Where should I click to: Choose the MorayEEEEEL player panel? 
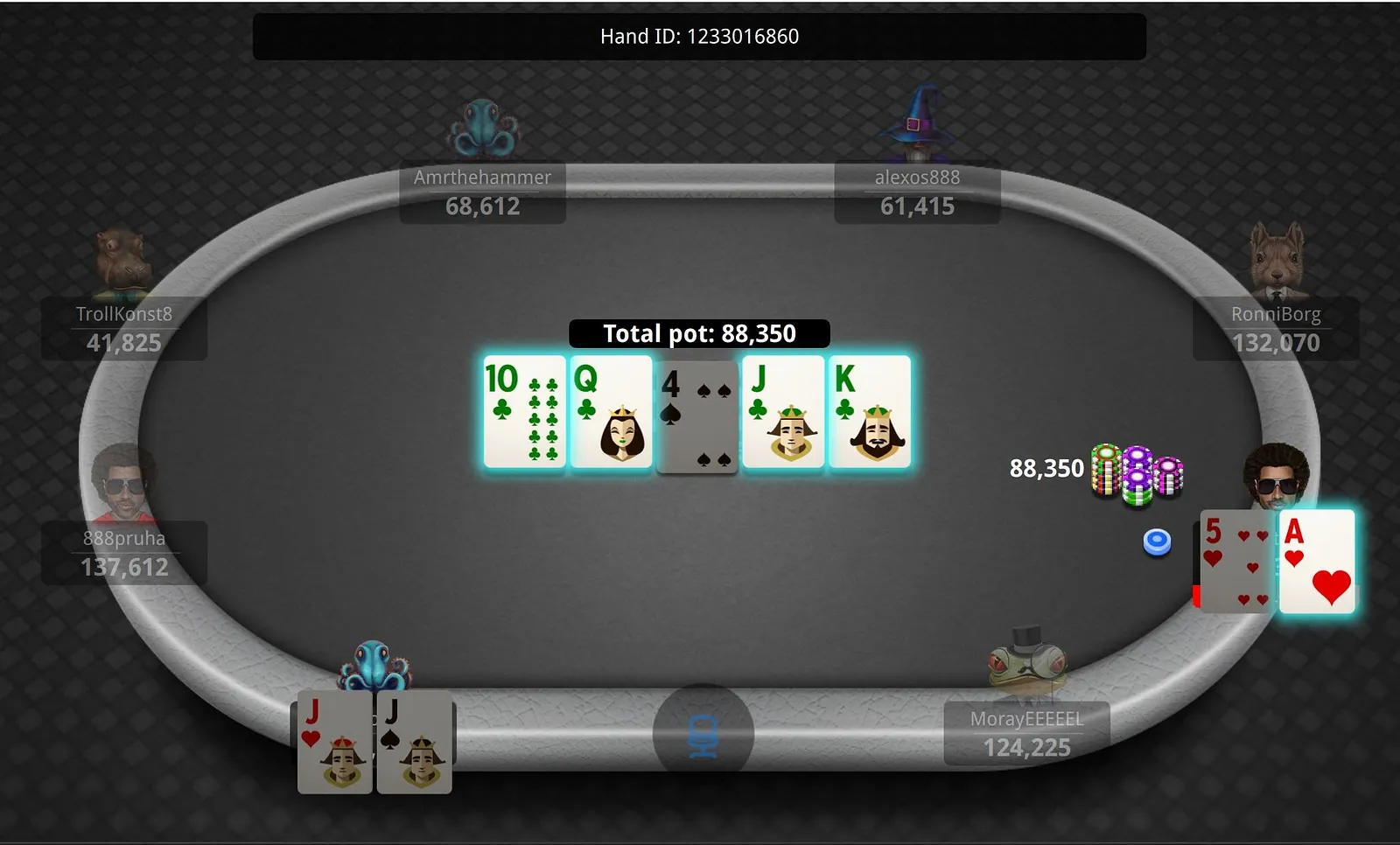(x=1027, y=734)
